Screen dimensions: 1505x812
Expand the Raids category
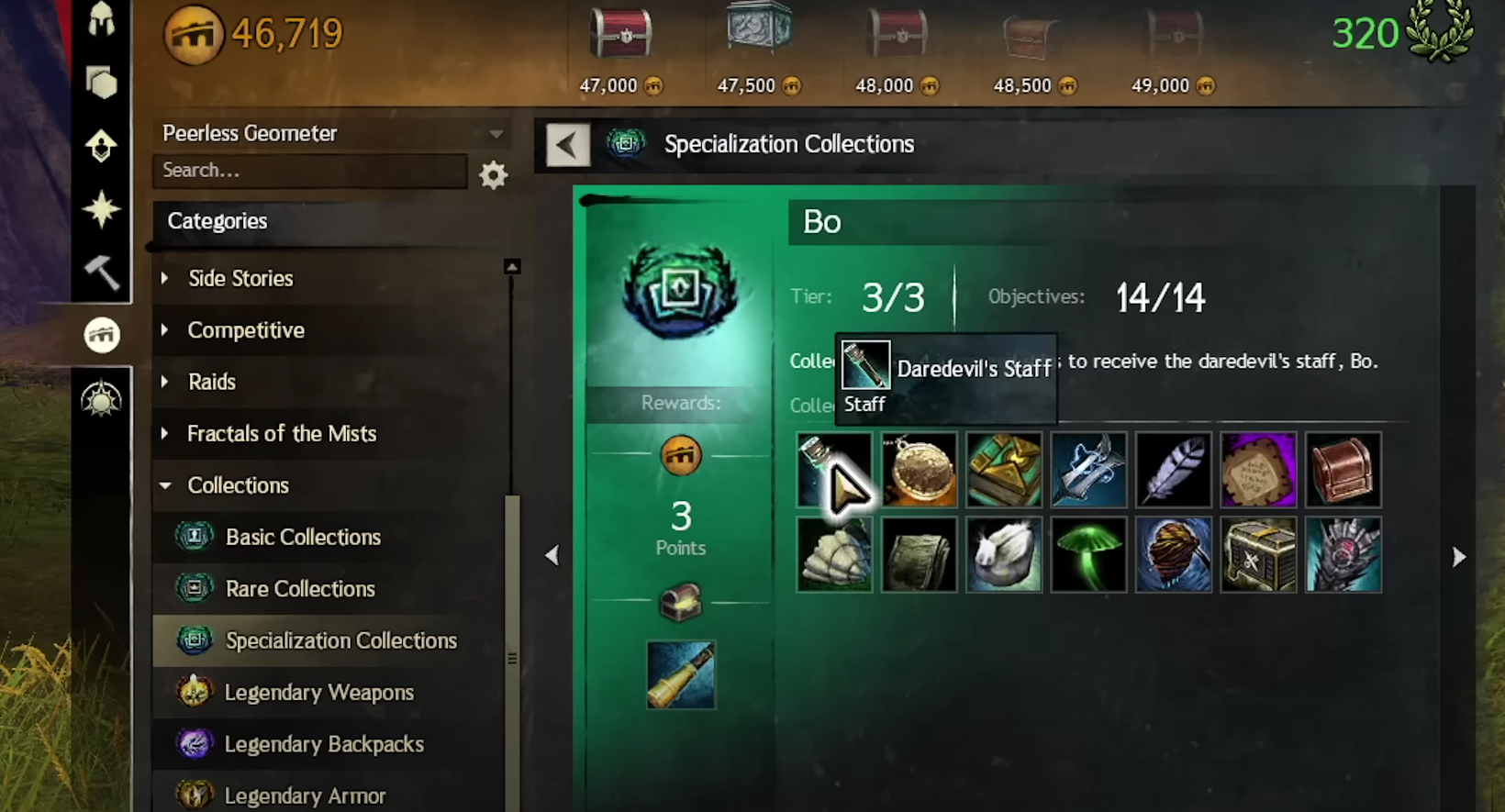pos(212,382)
